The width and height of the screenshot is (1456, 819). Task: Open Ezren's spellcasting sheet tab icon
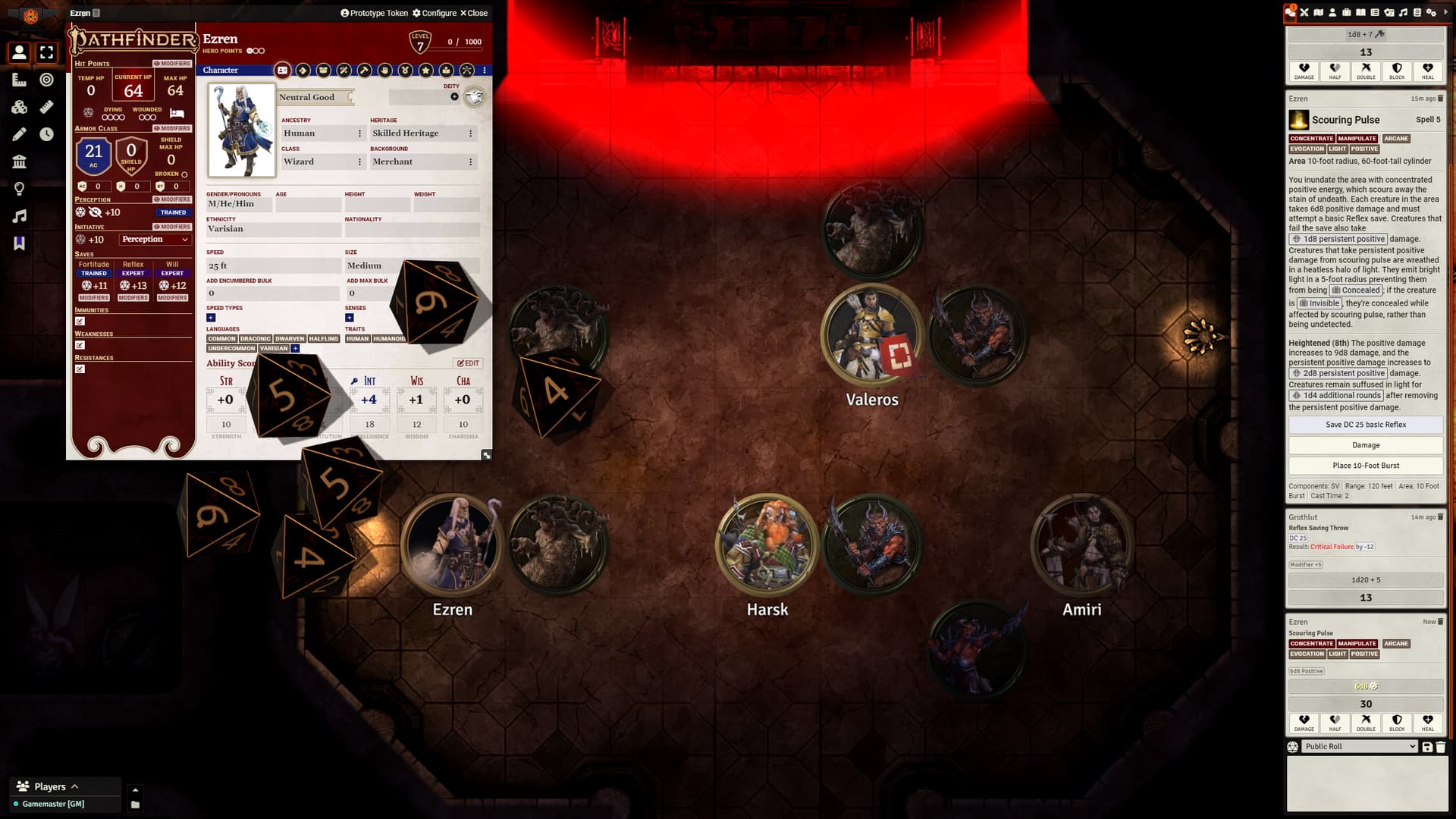(344, 70)
